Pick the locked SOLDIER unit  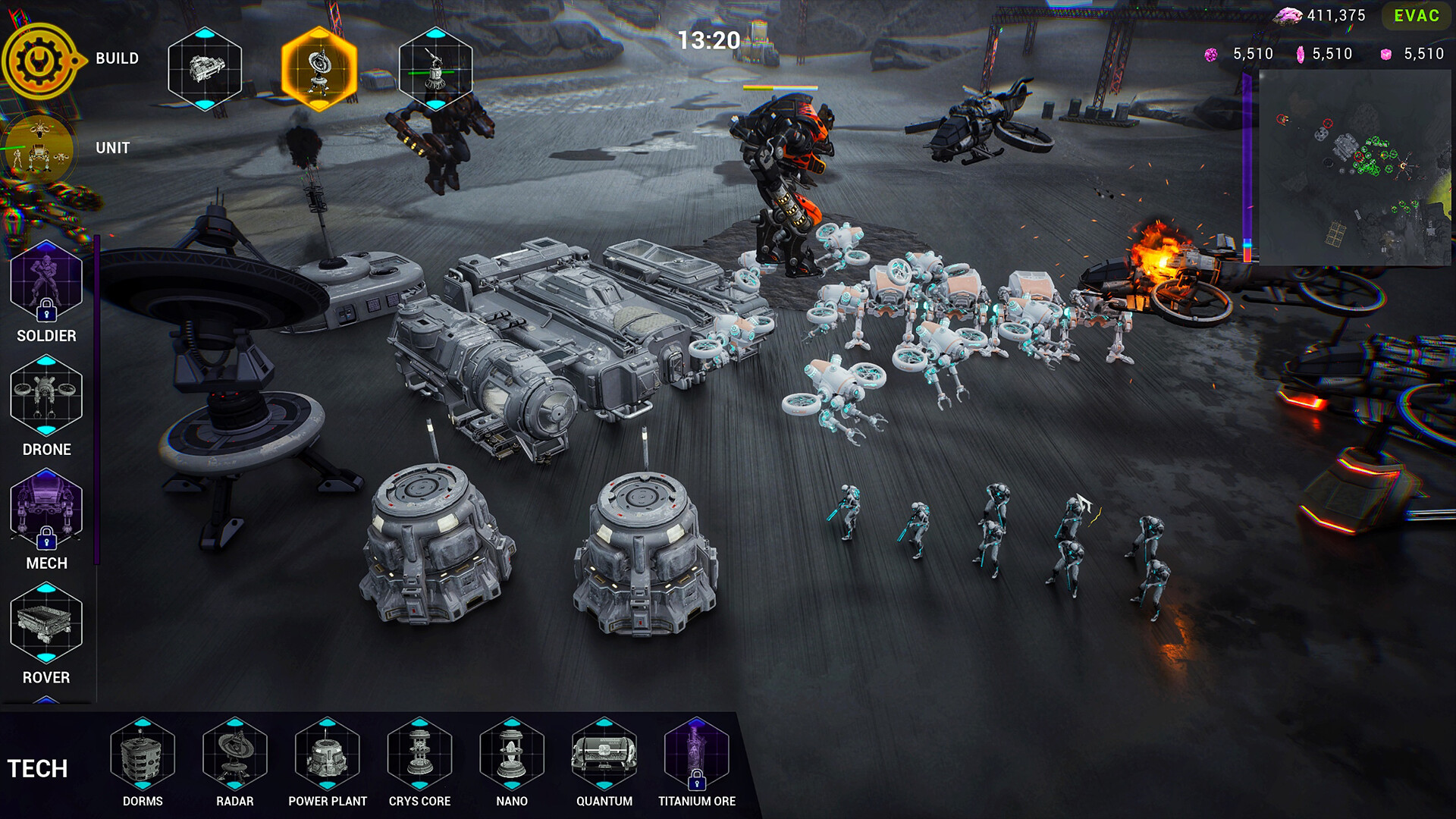coord(46,282)
